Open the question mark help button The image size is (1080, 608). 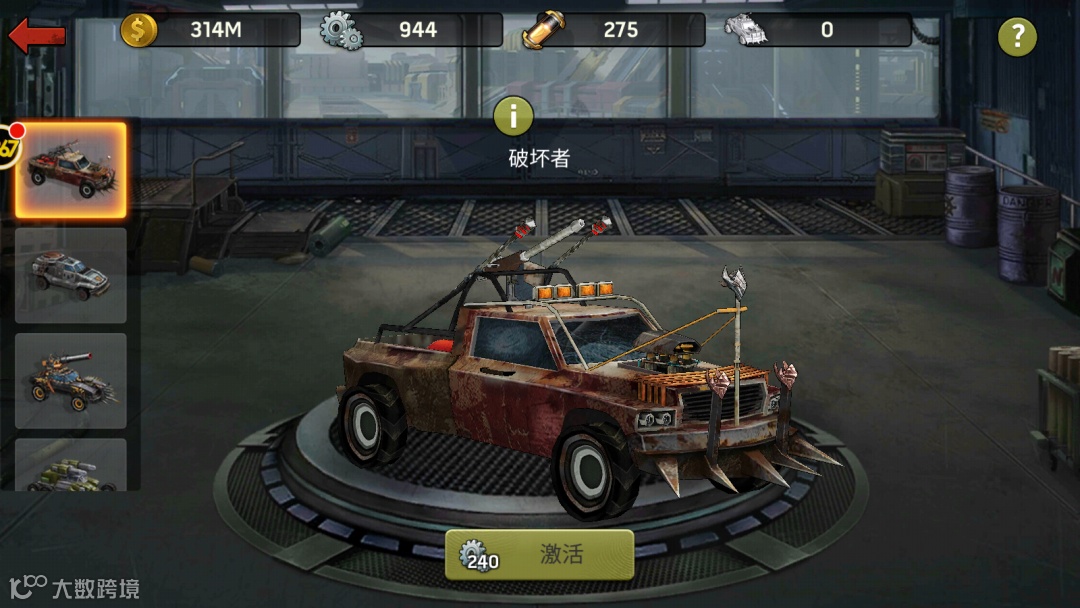click(1017, 38)
